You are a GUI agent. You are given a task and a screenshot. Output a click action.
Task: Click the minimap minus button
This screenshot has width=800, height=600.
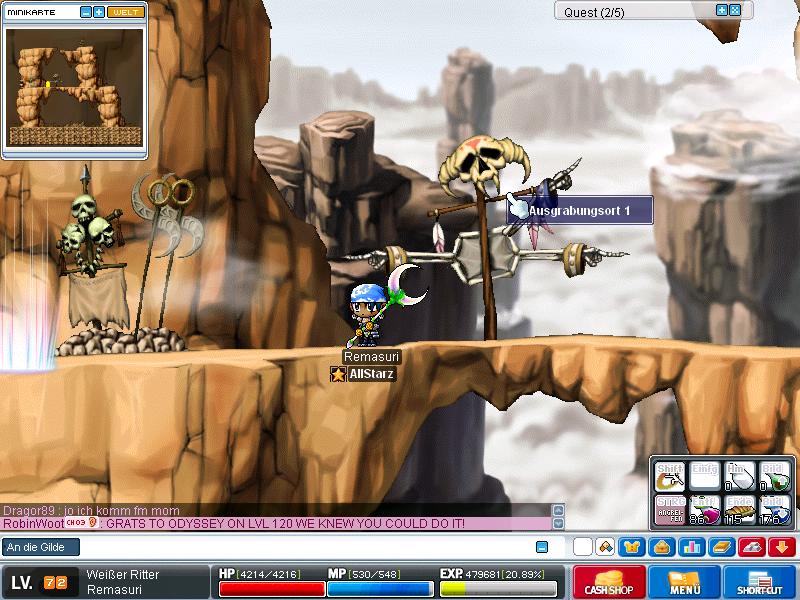point(85,12)
